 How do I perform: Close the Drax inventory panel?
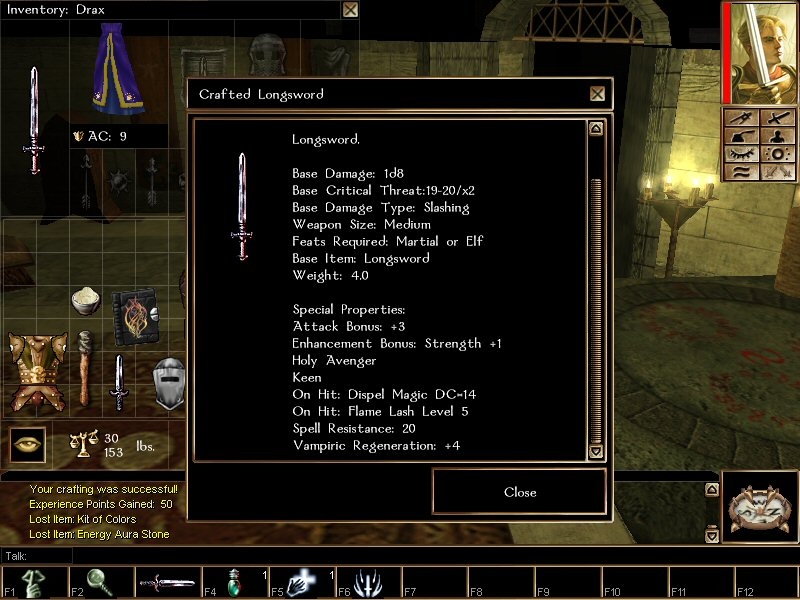tap(350, 10)
